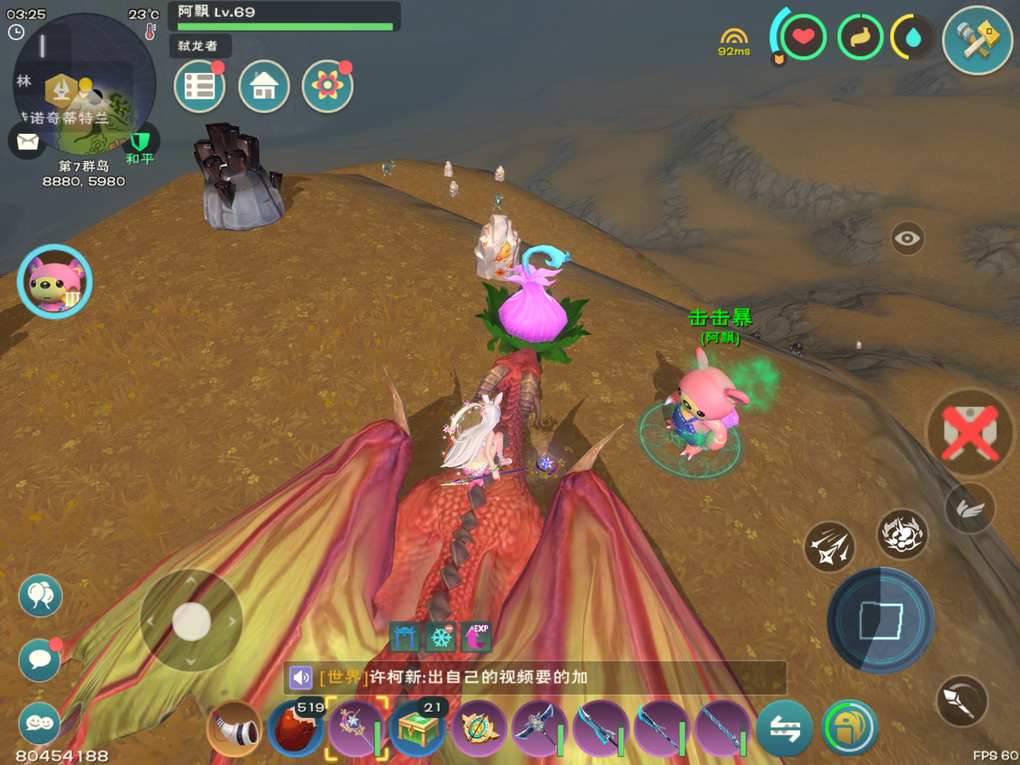Screen dimensions: 1020x765
Task: Use the dragon roar skill
Action: pos(902,534)
